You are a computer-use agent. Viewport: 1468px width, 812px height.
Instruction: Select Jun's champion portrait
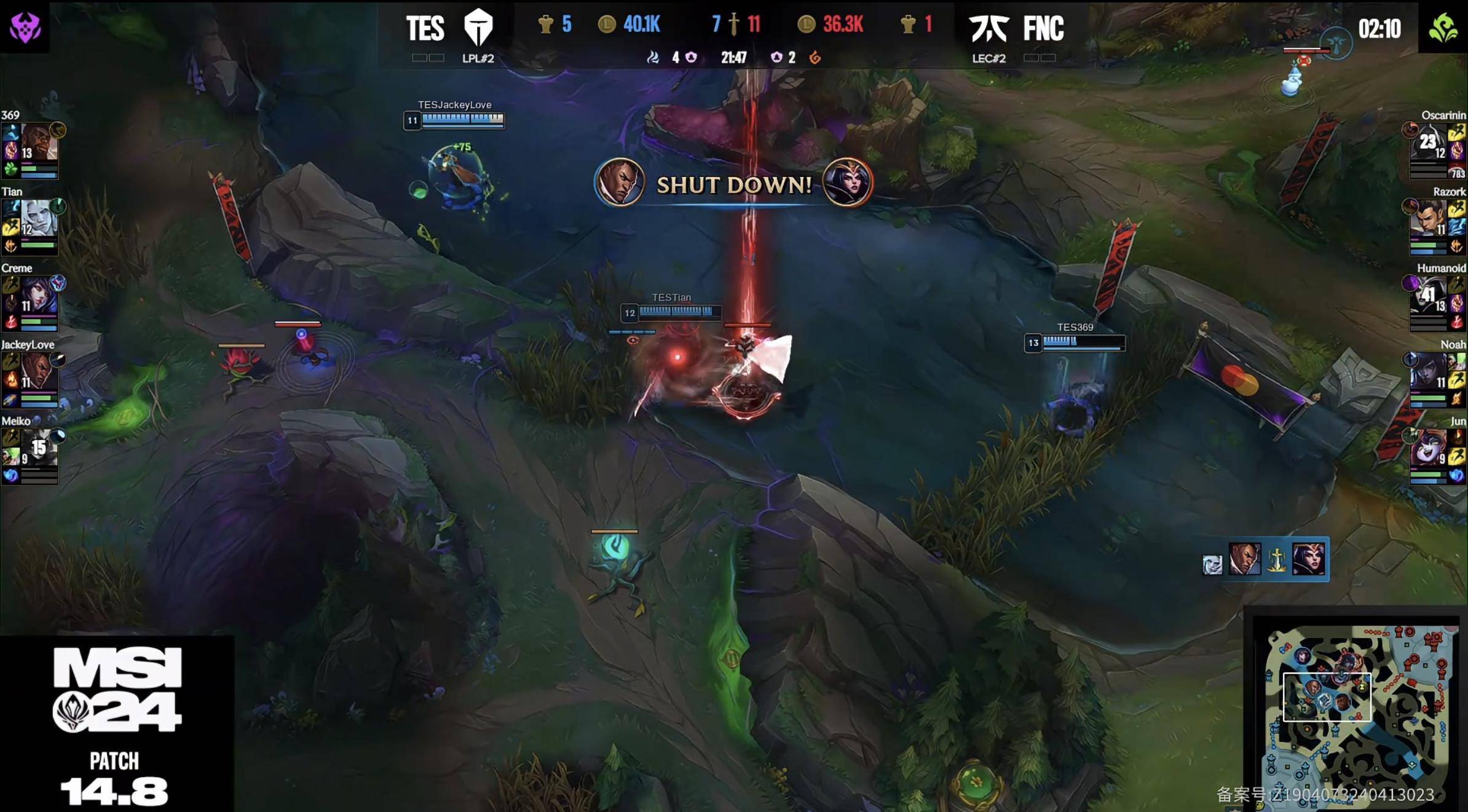1427,448
